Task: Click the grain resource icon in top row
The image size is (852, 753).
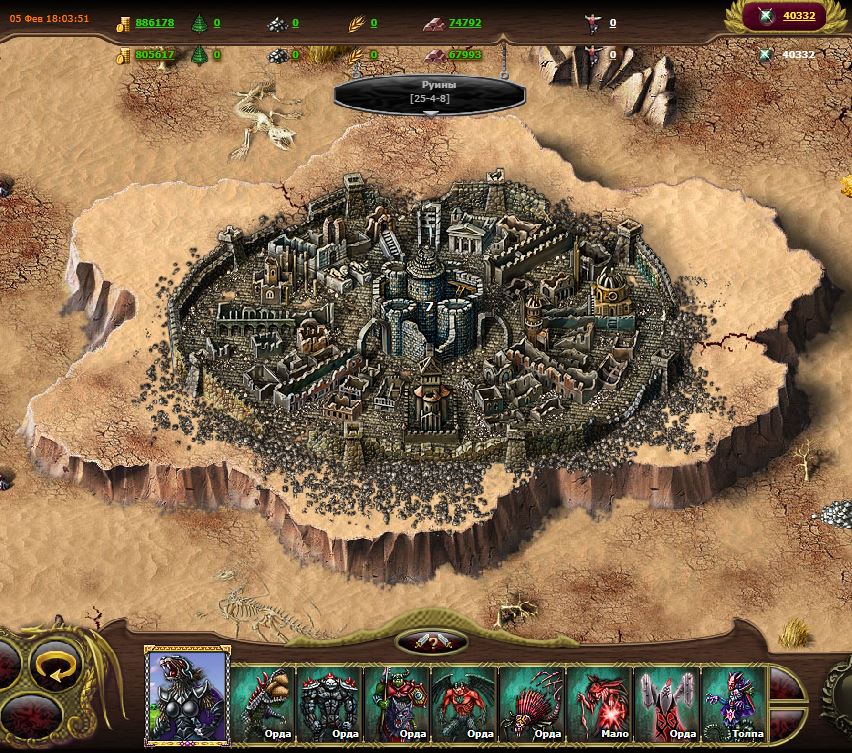Action: pos(355,22)
